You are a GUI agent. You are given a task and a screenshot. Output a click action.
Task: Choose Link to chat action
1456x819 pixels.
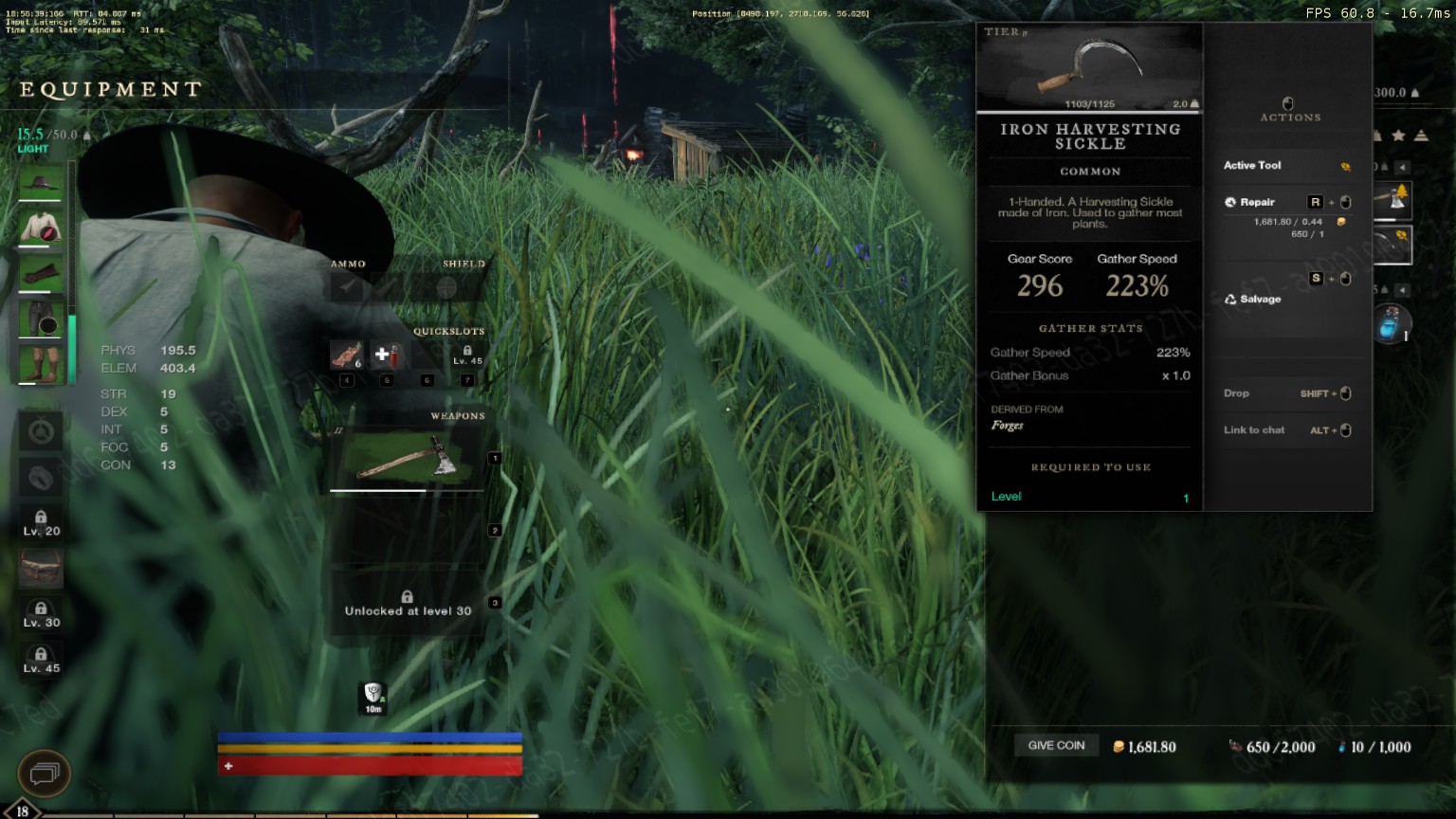click(1254, 430)
